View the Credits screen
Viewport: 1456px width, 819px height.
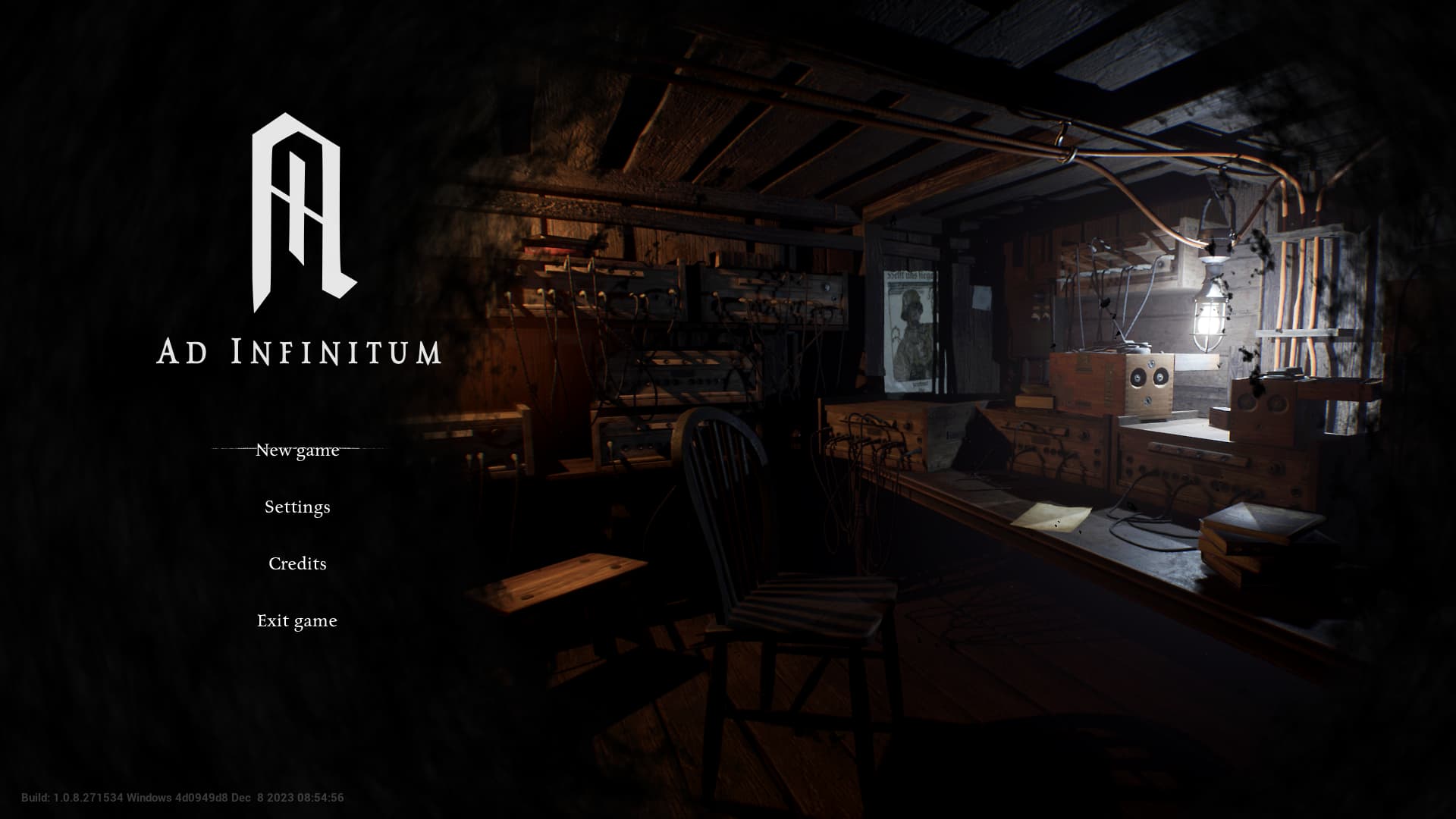(x=297, y=563)
